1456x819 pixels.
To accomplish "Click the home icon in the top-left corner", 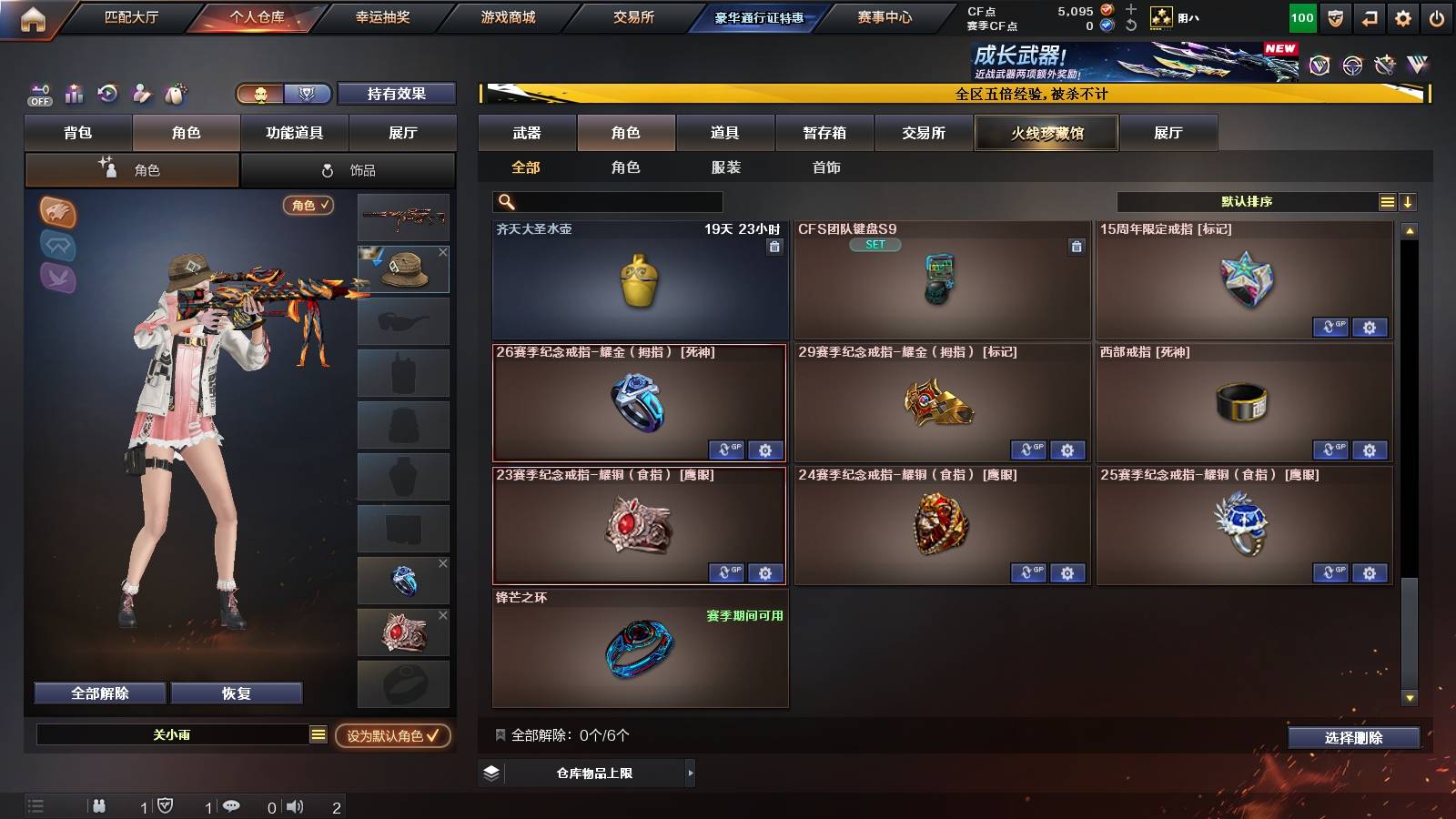I will click(x=34, y=15).
